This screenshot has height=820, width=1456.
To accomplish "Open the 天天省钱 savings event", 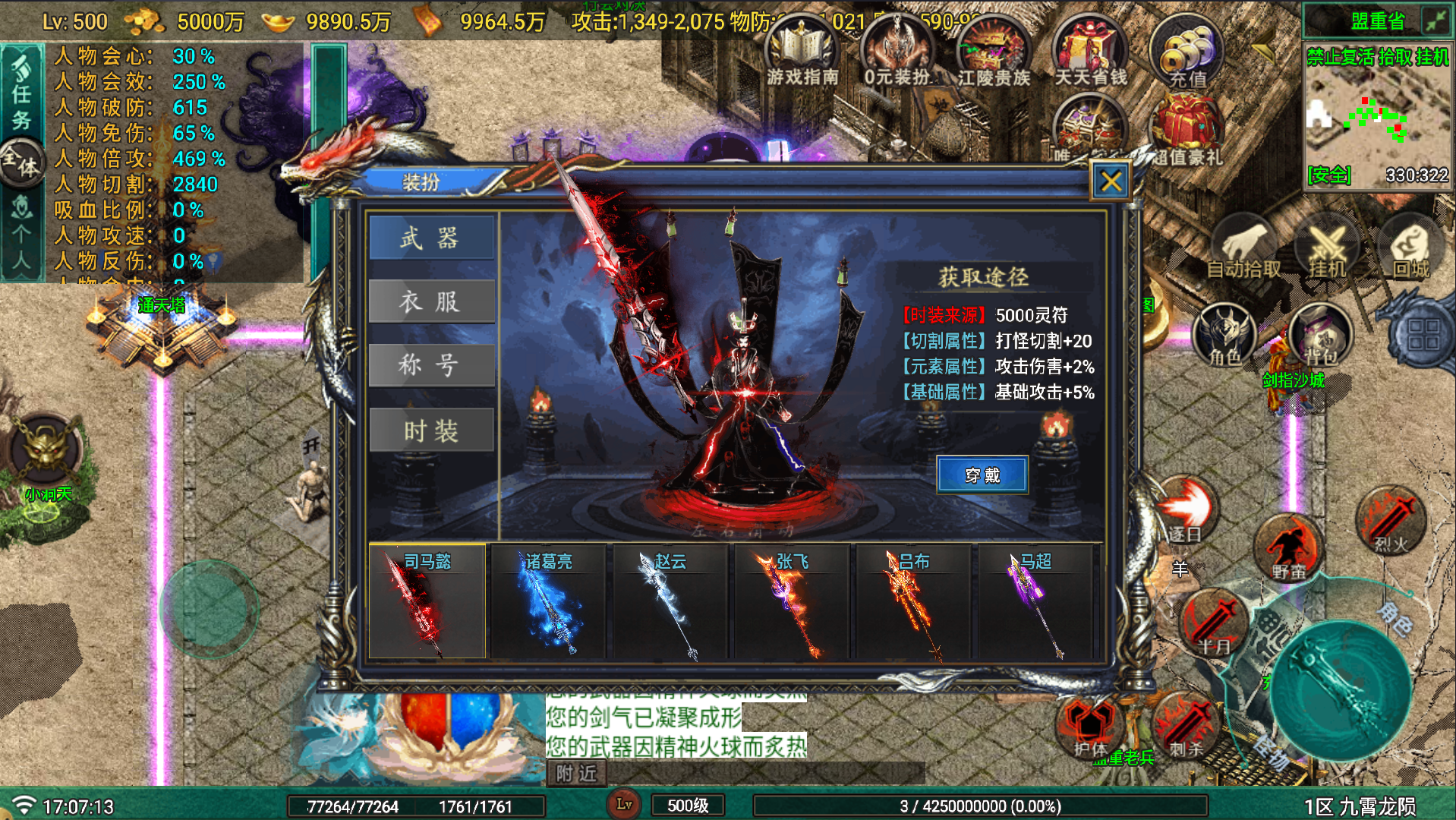I will tap(1090, 49).
